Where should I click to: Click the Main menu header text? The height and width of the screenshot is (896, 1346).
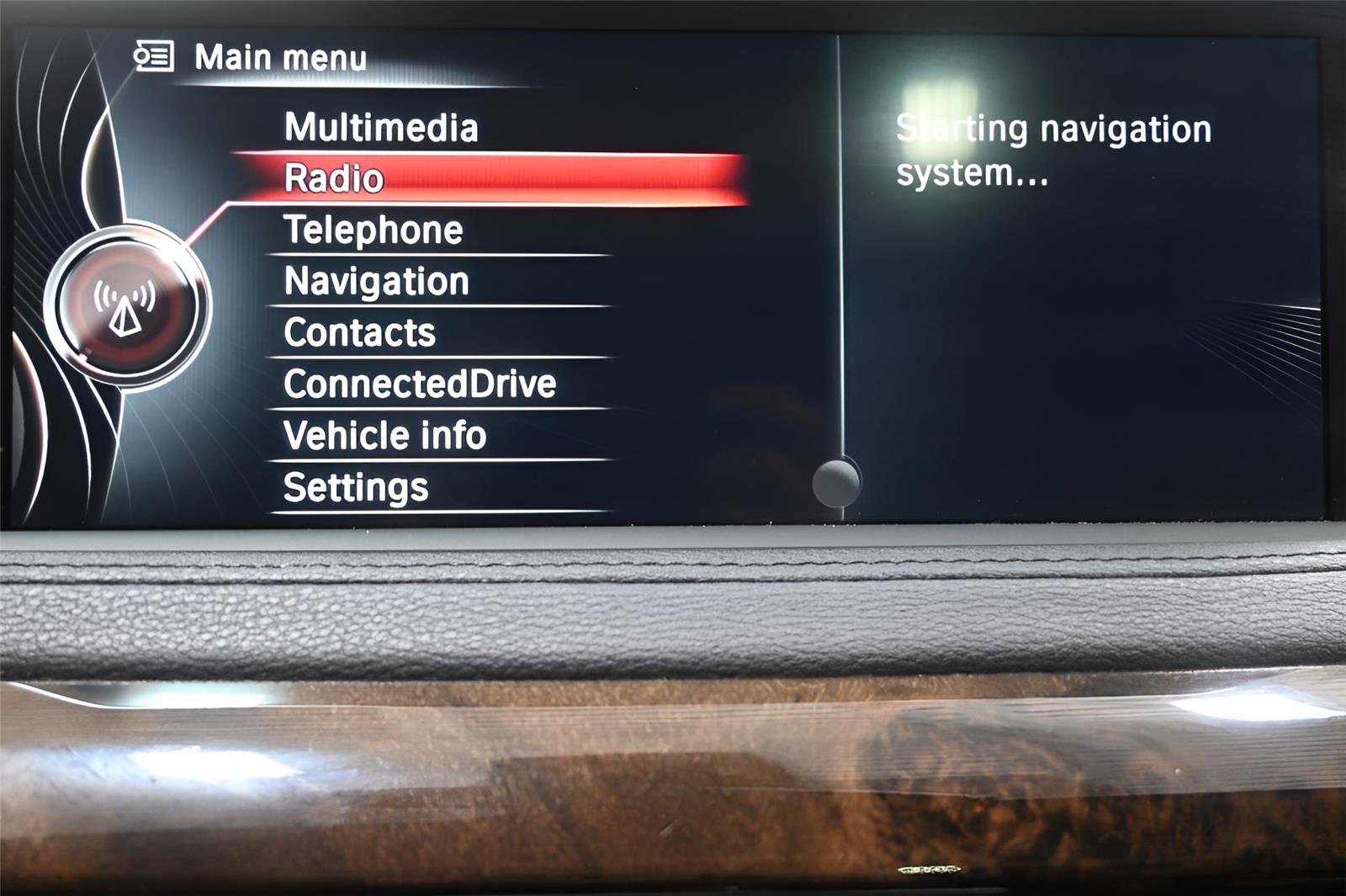click(x=281, y=56)
